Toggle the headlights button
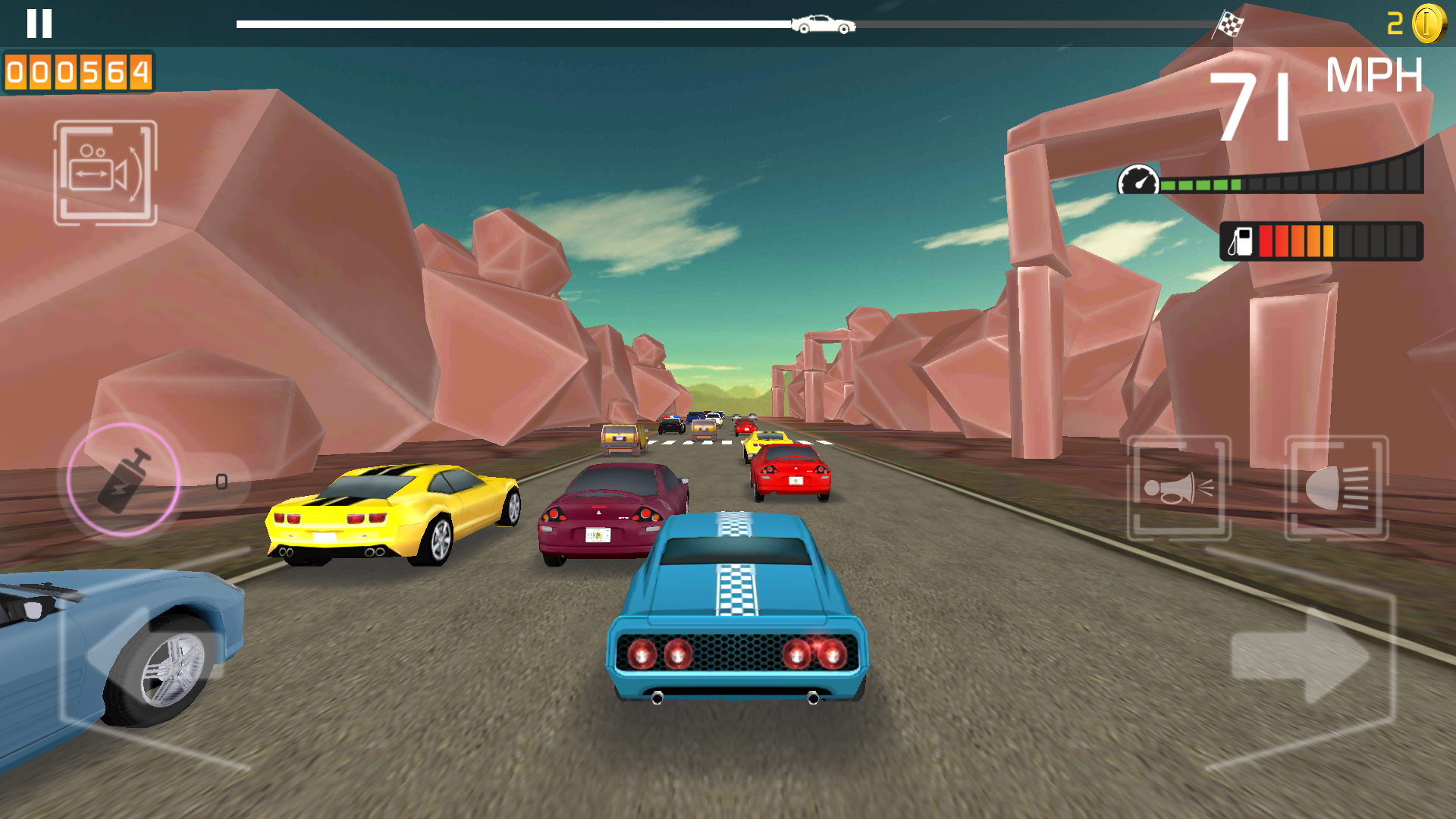This screenshot has height=819, width=1456. 1336,488
